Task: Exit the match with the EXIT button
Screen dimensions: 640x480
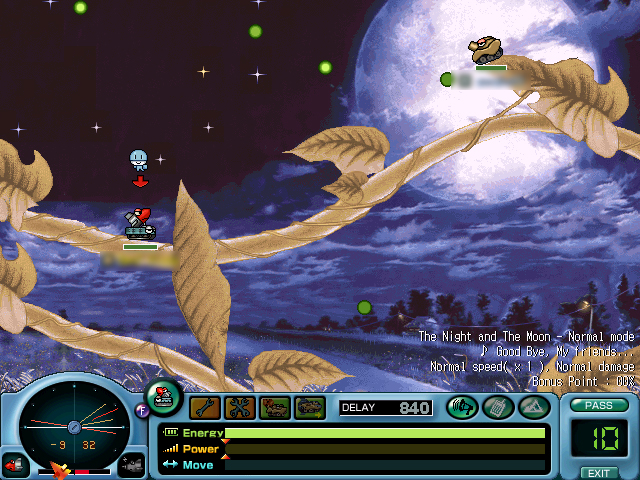Action: pyautogui.click(x=598, y=472)
